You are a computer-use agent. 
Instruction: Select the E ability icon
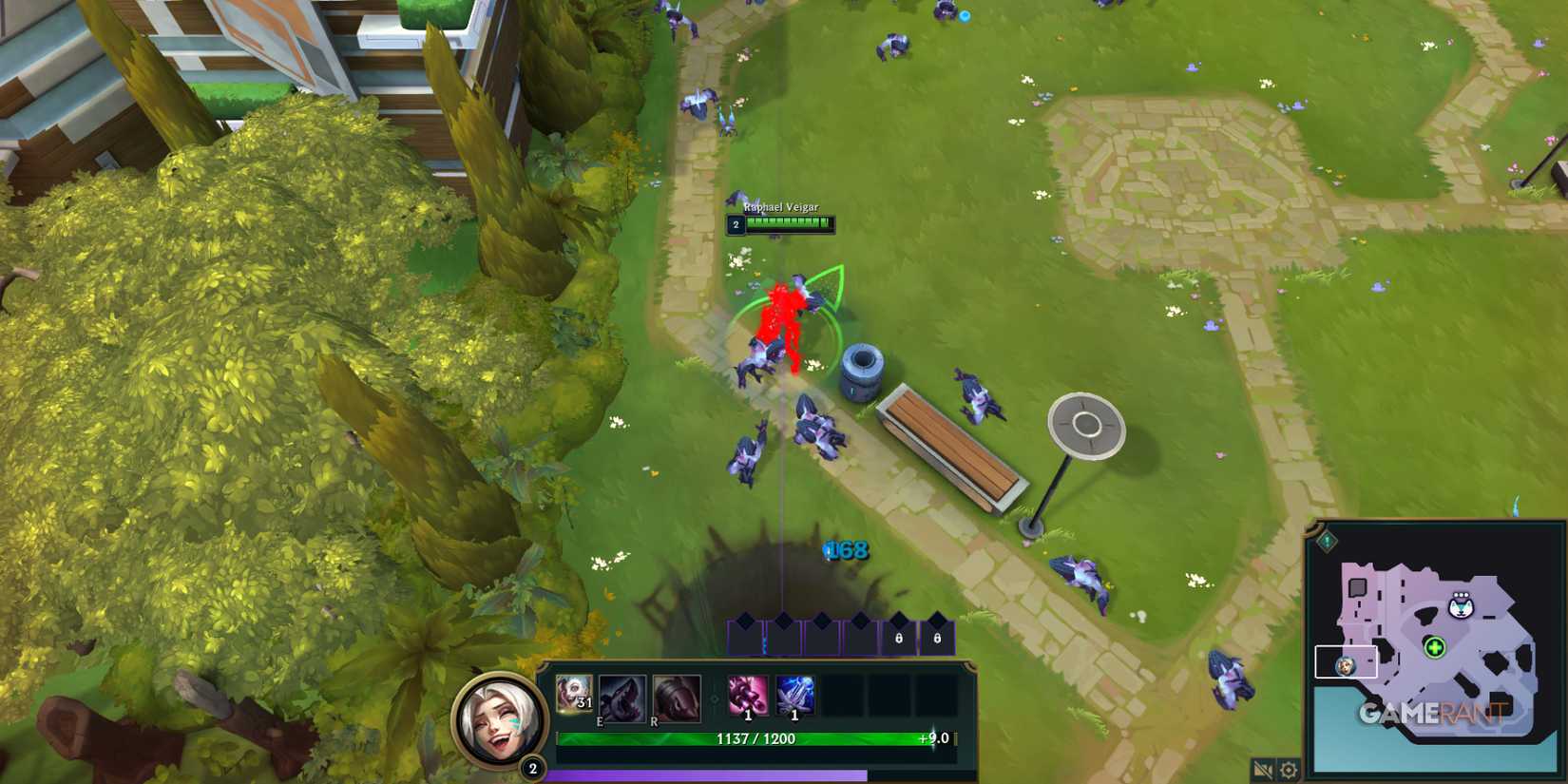pyautogui.click(x=622, y=698)
